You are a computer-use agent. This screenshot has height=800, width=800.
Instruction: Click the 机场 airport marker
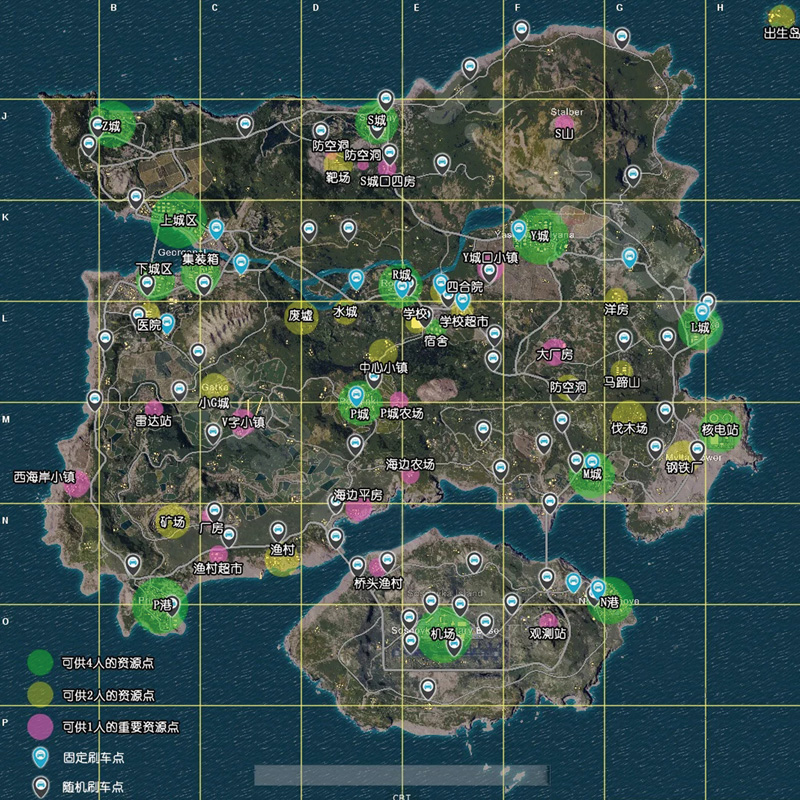tap(441, 635)
